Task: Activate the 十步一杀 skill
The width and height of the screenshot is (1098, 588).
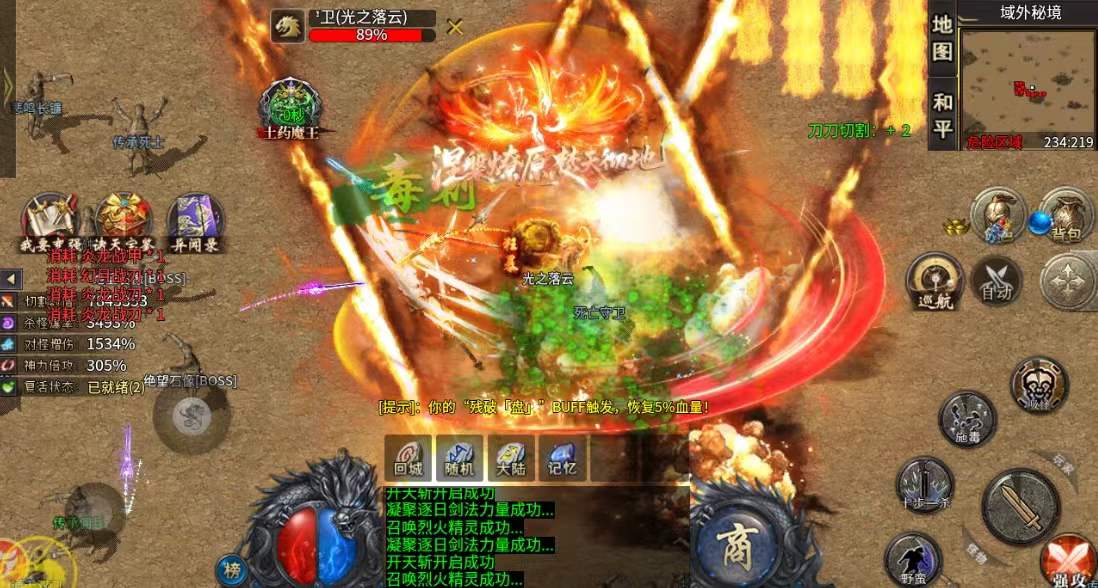Action: point(924,484)
